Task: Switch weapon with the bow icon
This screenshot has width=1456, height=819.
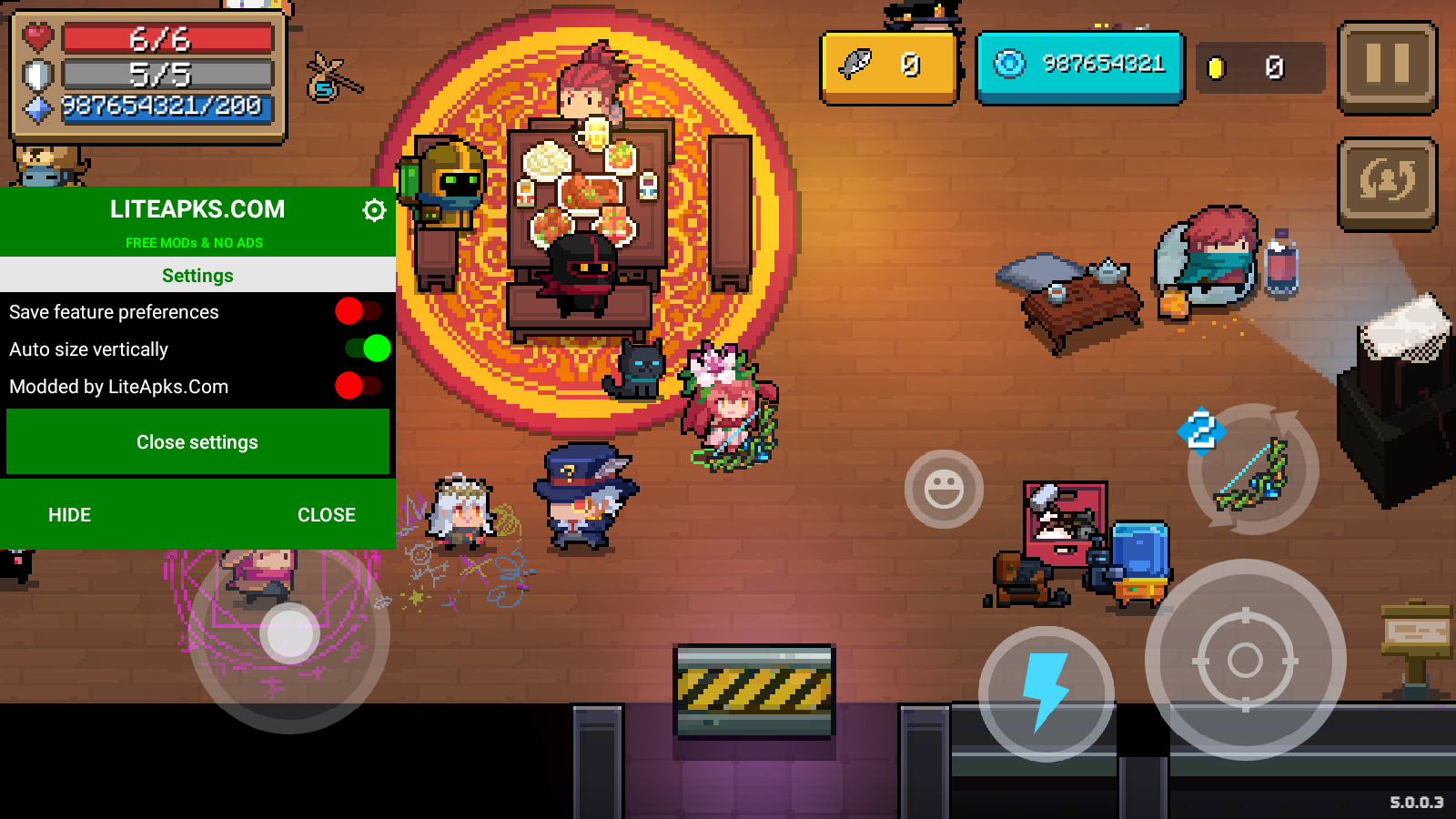Action: click(1253, 470)
